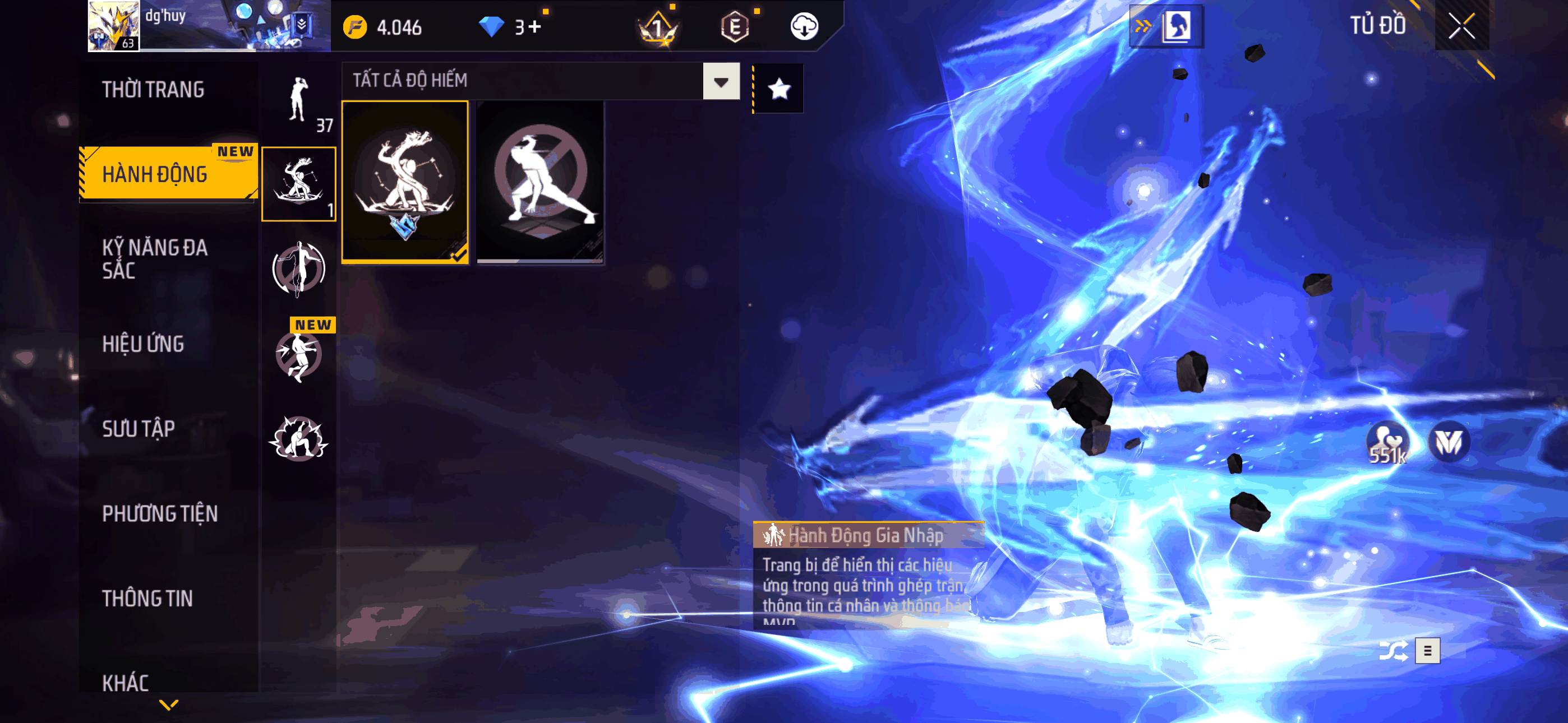Screen dimensions: 1568x723
Task: Open dg'huy player profile avatar
Action: (x=114, y=26)
